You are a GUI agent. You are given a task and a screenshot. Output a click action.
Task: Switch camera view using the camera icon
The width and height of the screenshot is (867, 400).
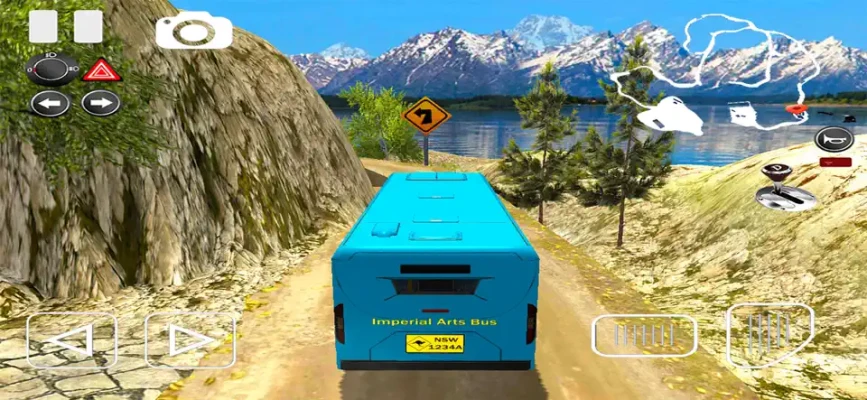pos(193,30)
